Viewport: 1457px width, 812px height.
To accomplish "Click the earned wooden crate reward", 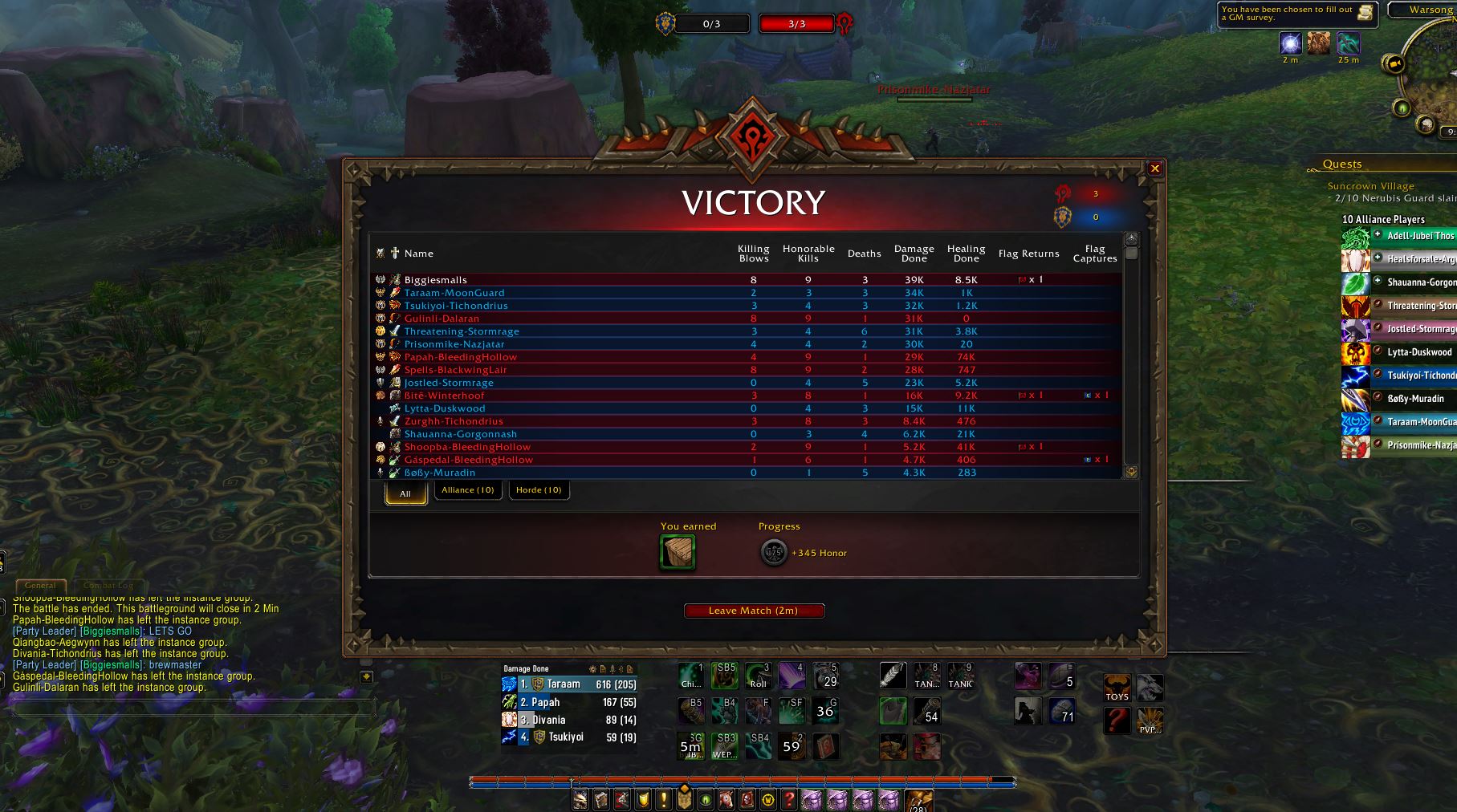I will [677, 552].
